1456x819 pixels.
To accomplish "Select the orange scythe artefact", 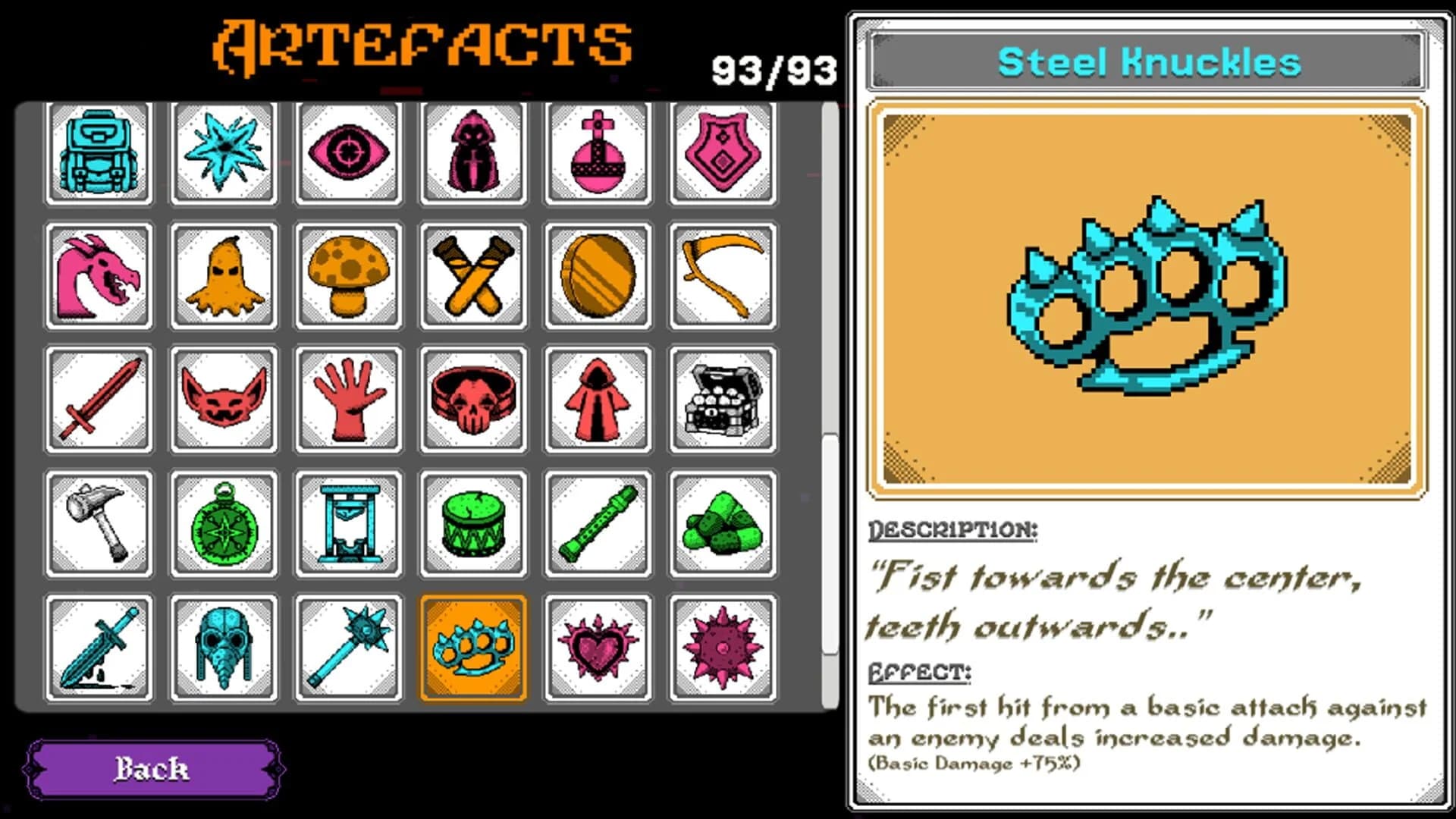I will tap(722, 277).
